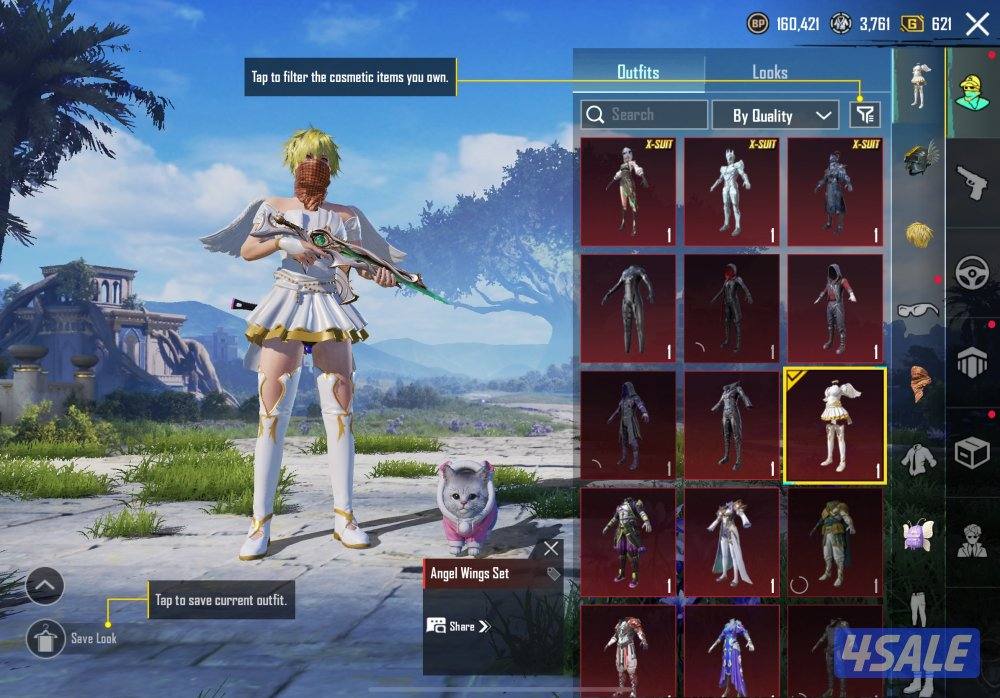Switch to the Looks tab
Viewport: 1000px width, 698px height.
769,73
